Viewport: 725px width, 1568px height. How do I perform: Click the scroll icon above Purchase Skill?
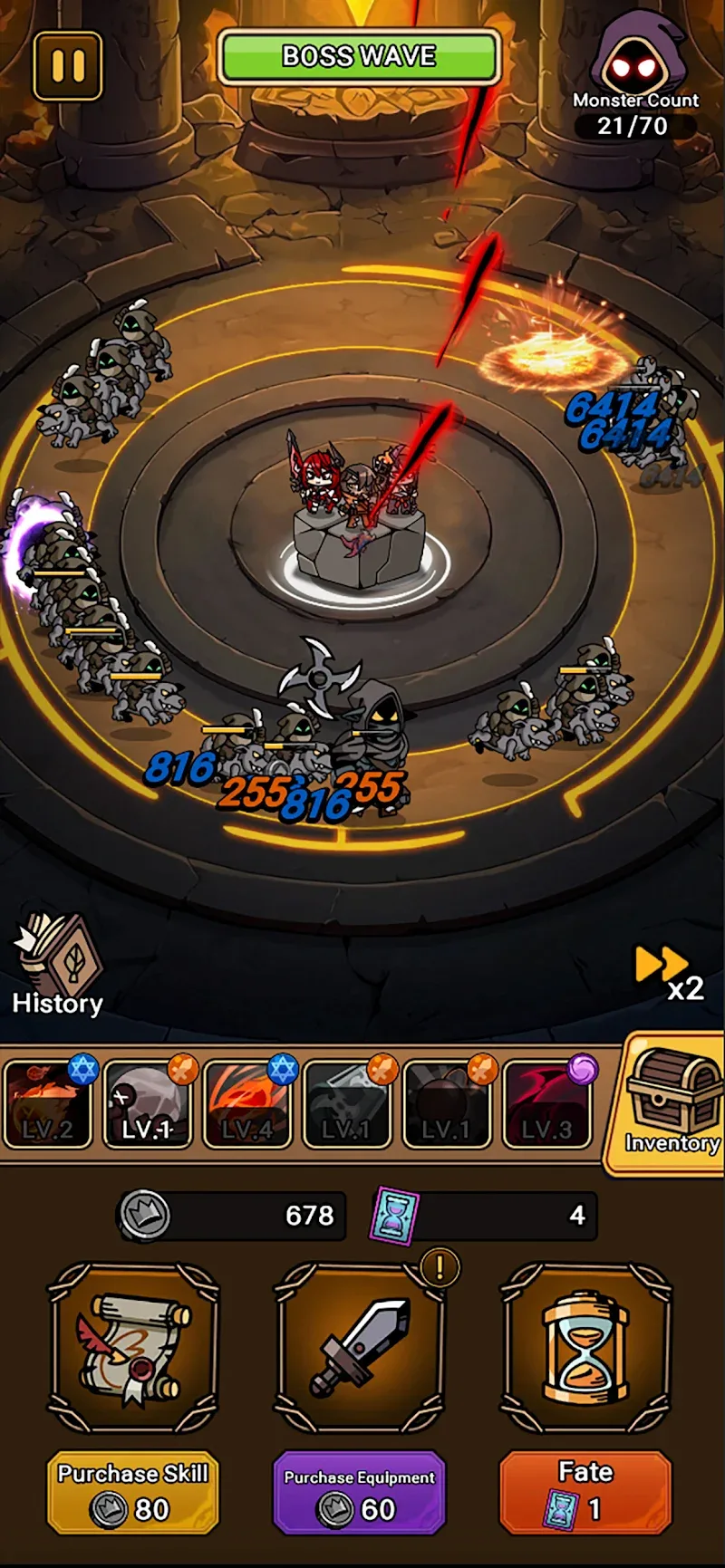pyautogui.click(x=133, y=1347)
